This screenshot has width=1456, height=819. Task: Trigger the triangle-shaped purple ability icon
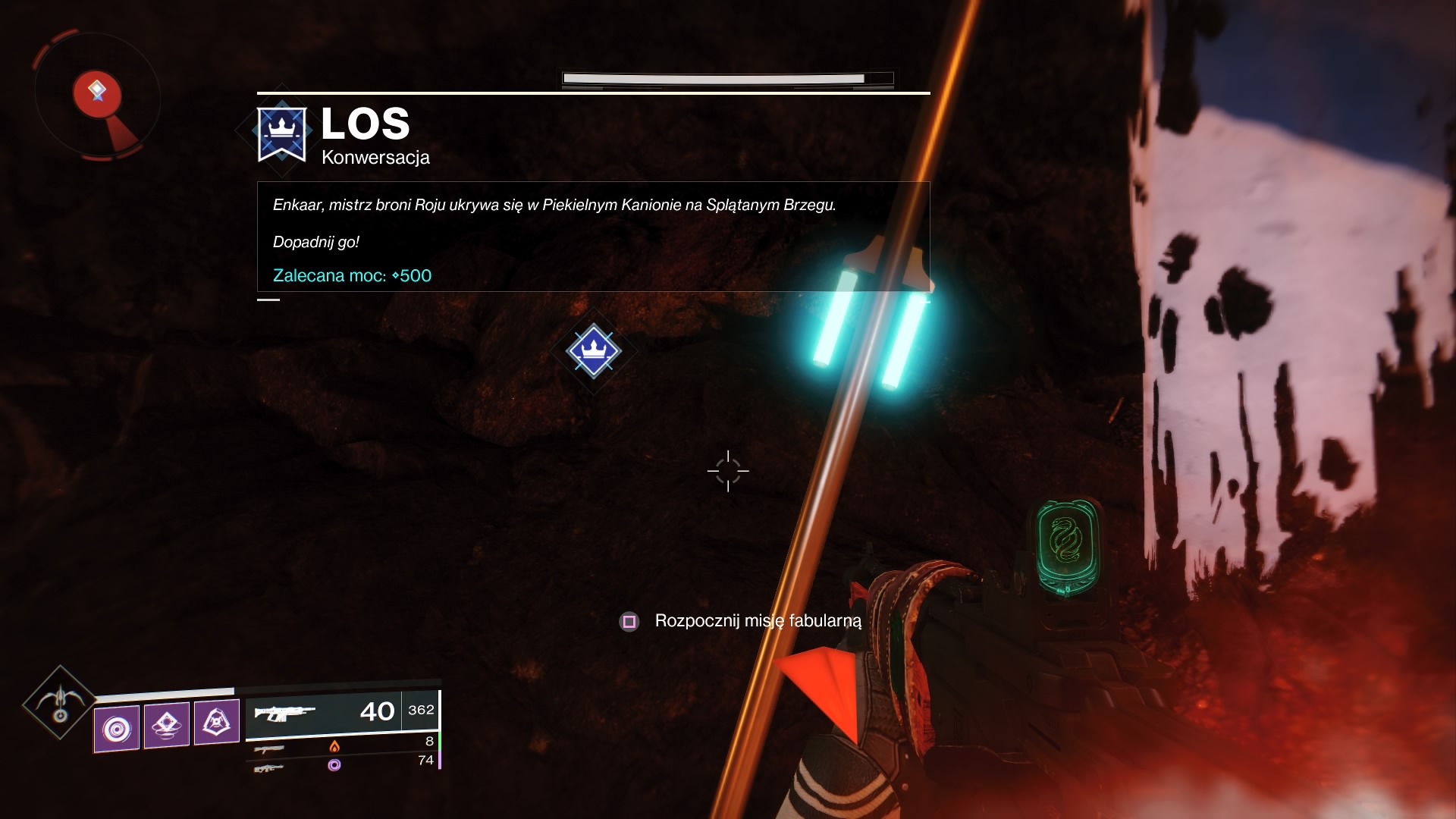click(x=216, y=722)
